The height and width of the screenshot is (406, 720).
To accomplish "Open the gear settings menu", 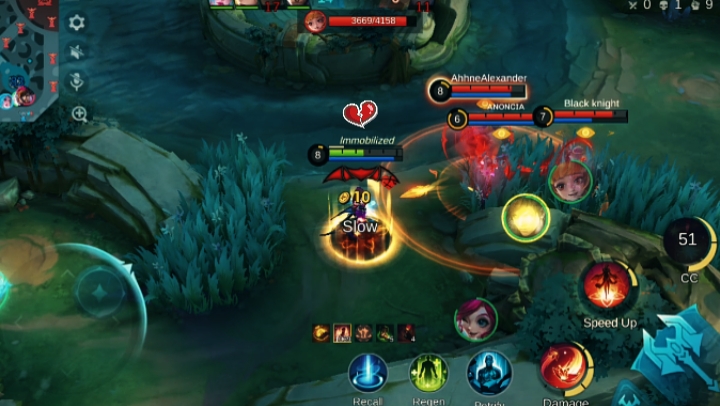I will (76, 23).
